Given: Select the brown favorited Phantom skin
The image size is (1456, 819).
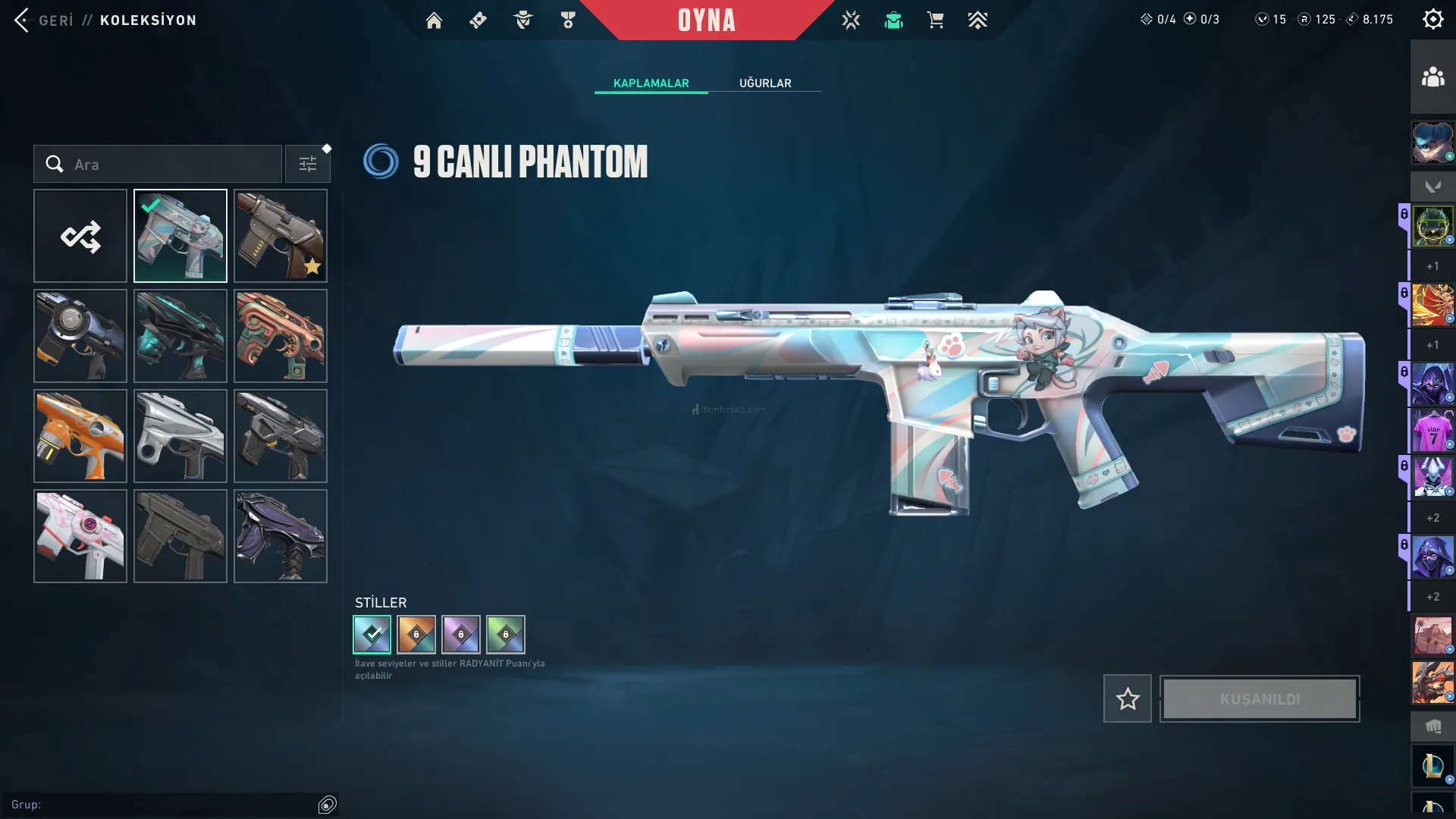Looking at the screenshot, I should pos(281,237).
